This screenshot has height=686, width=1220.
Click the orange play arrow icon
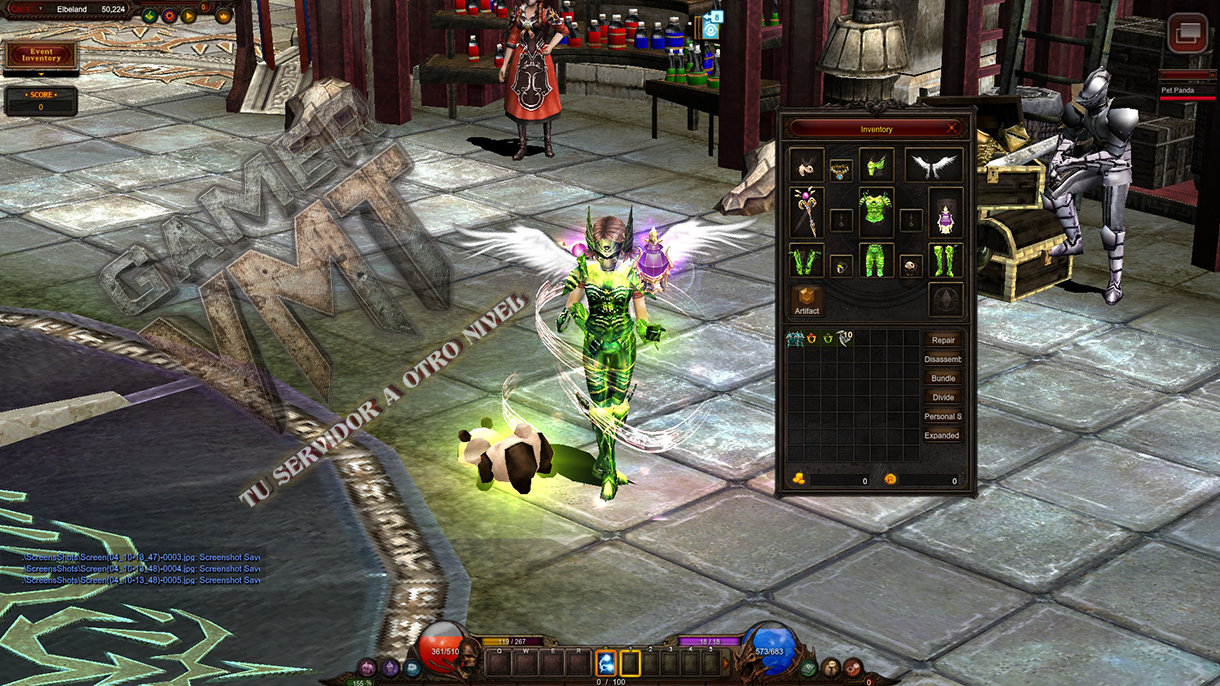[188, 16]
